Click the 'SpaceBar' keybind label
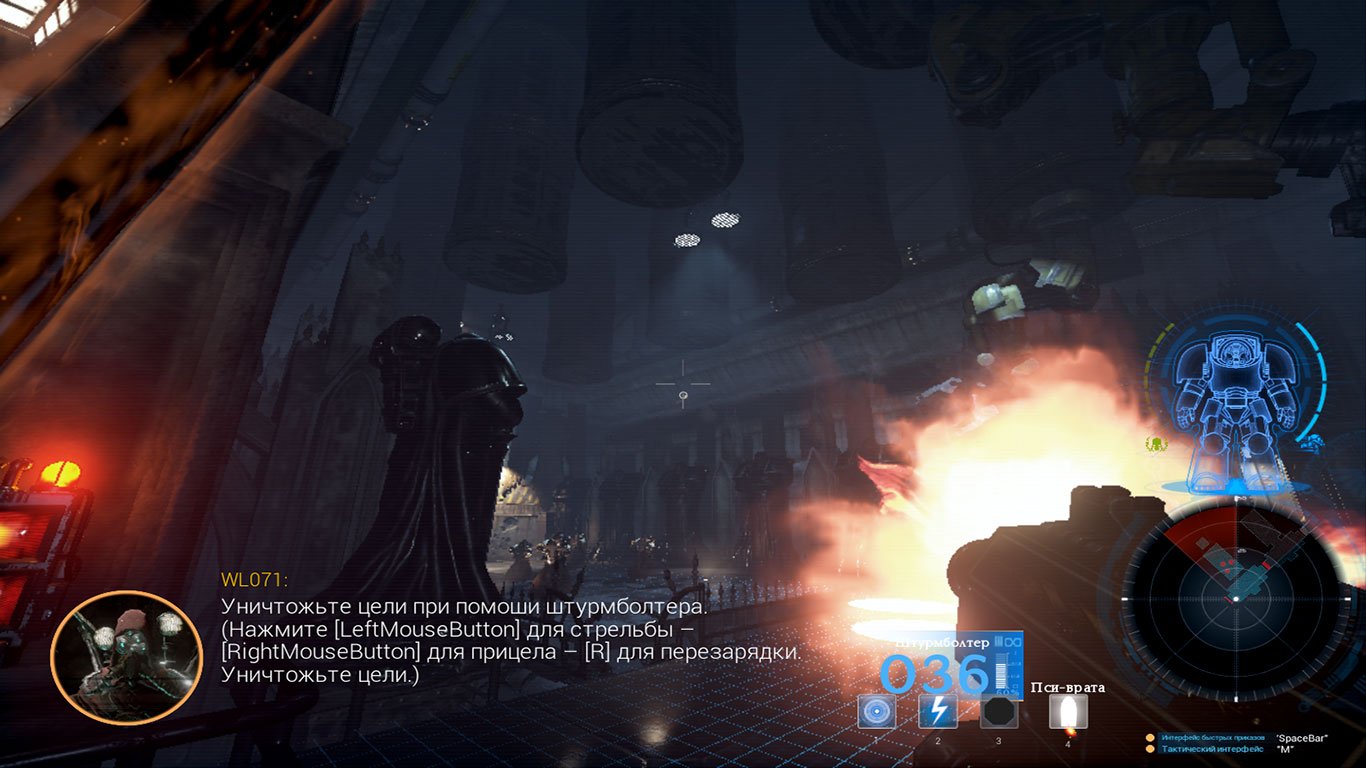The image size is (1366, 768). [x=1303, y=738]
